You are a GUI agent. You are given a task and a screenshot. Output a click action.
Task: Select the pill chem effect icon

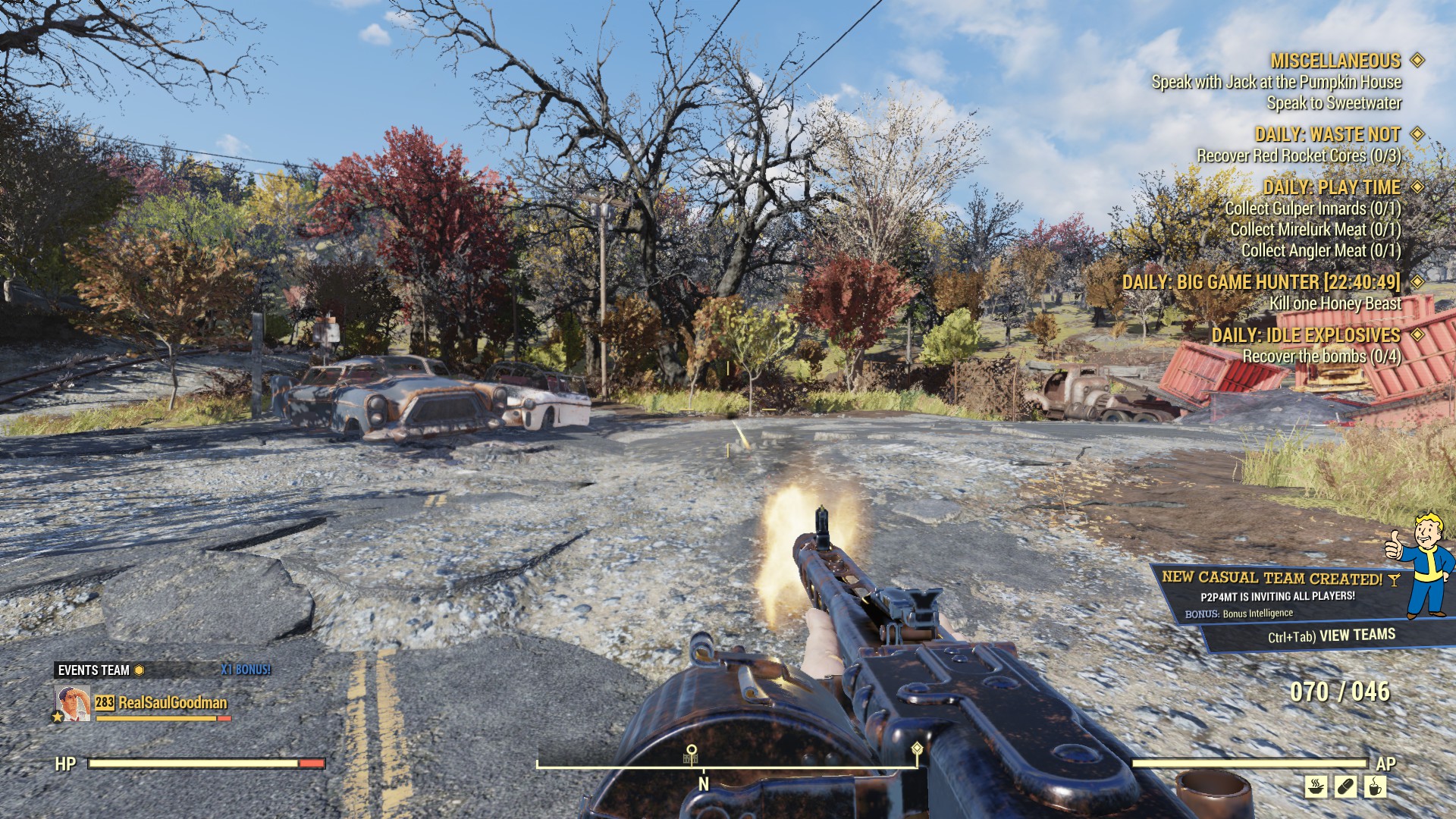pyautogui.click(x=1345, y=786)
